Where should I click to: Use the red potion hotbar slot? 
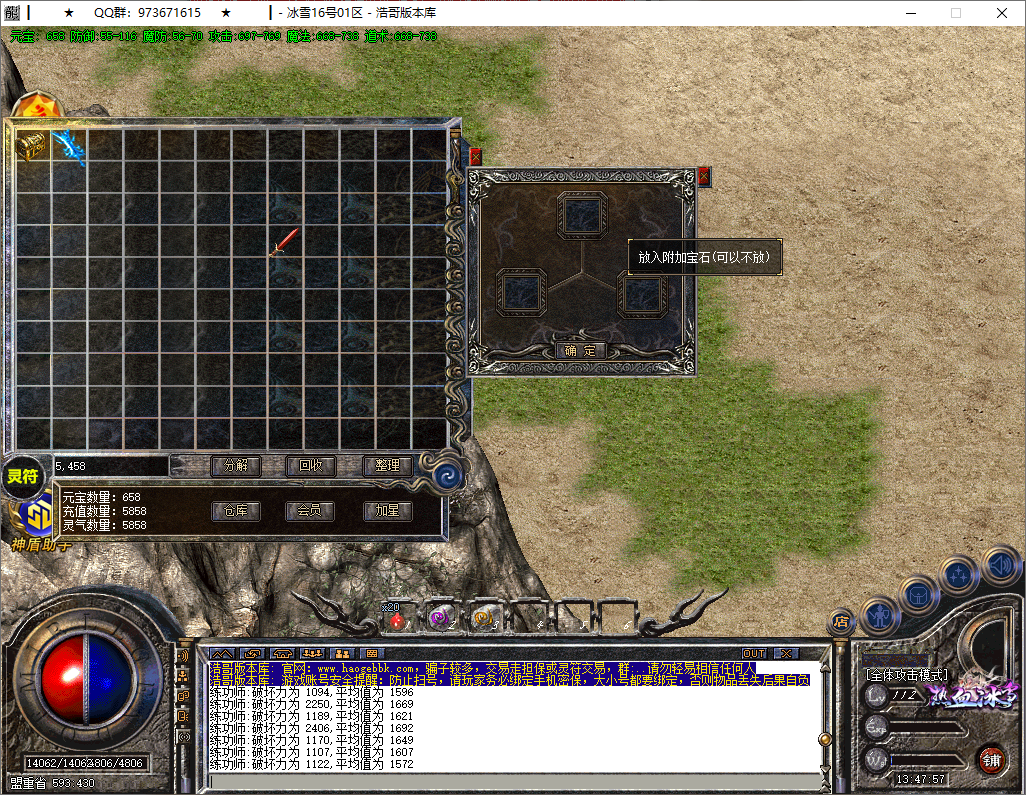coord(398,620)
